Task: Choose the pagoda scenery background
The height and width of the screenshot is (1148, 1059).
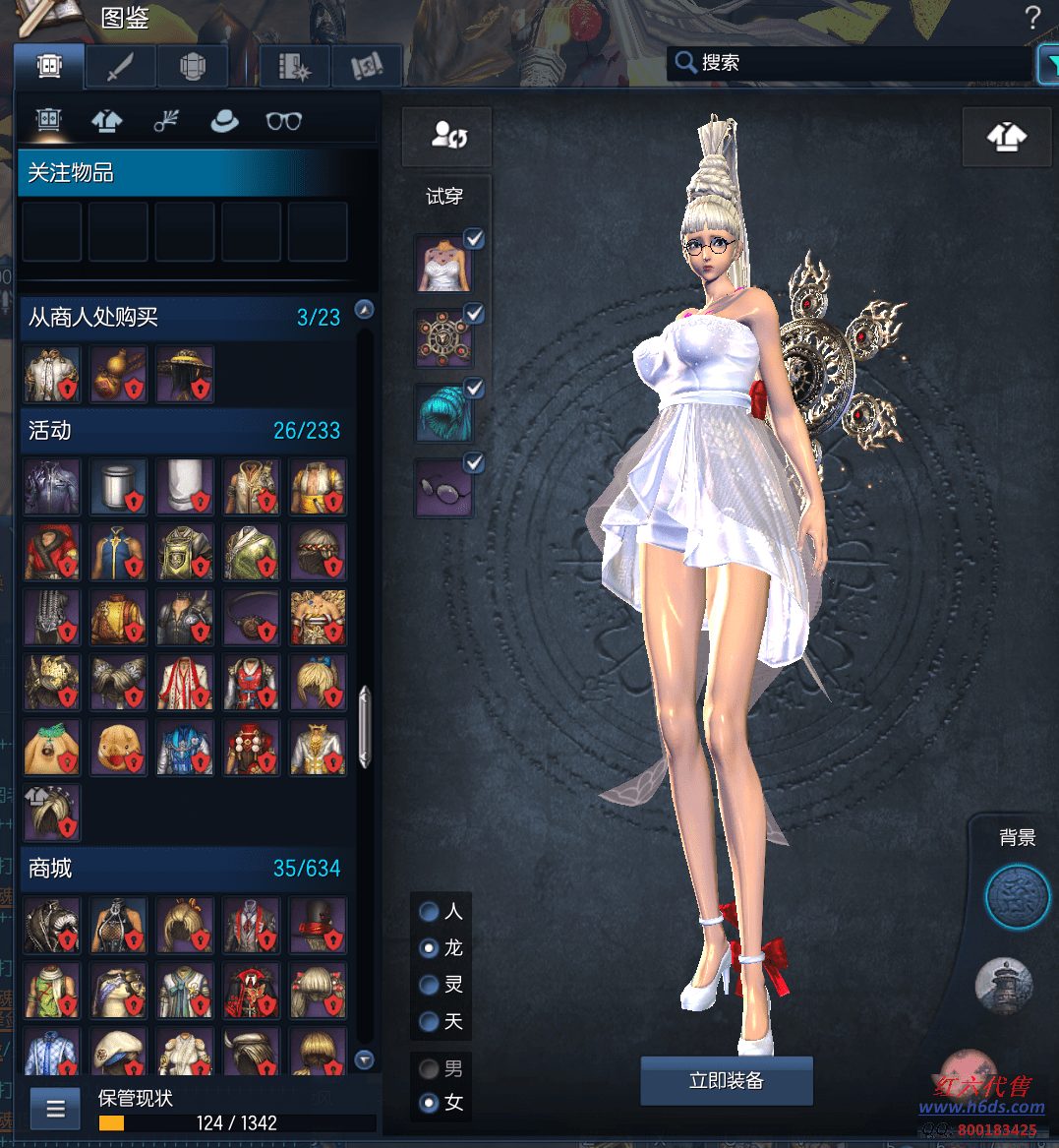Action: [x=1004, y=984]
